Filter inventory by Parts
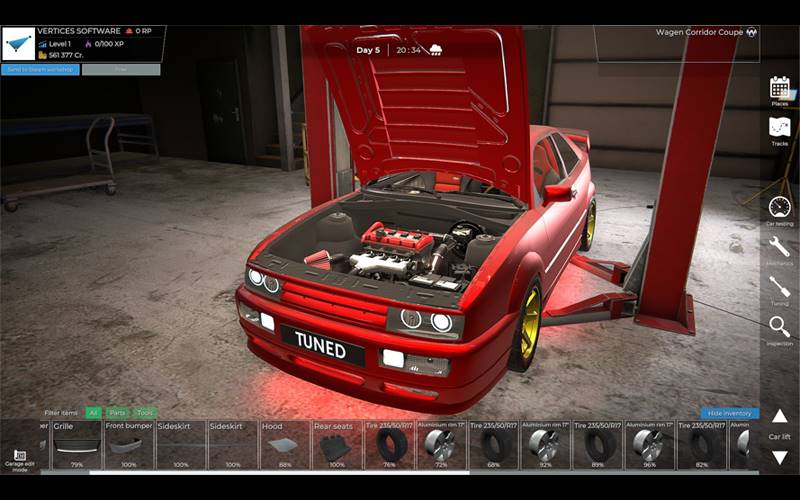This screenshot has width=800, height=500. 117,412
